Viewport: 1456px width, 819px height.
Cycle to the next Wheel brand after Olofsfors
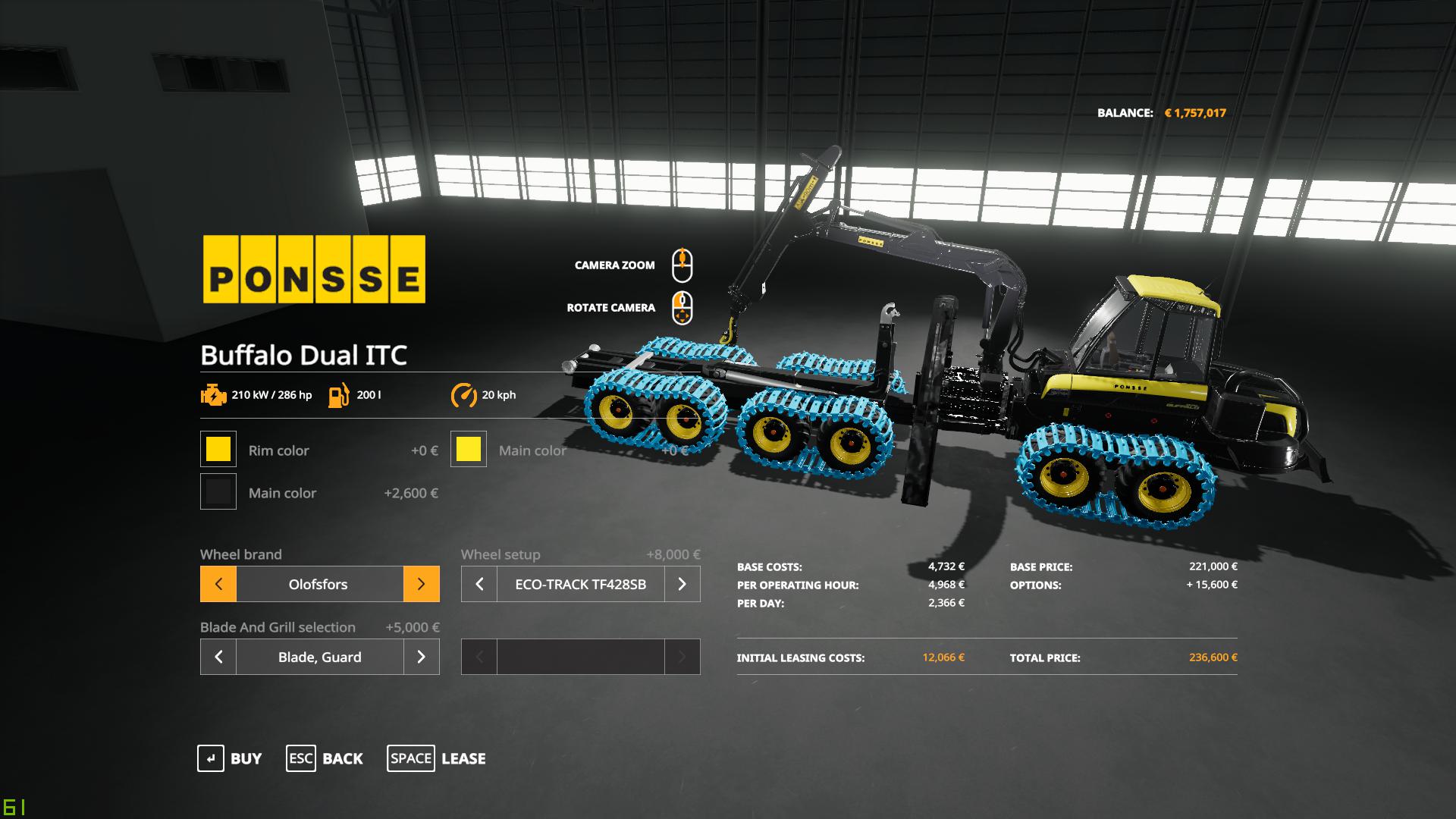click(x=421, y=584)
